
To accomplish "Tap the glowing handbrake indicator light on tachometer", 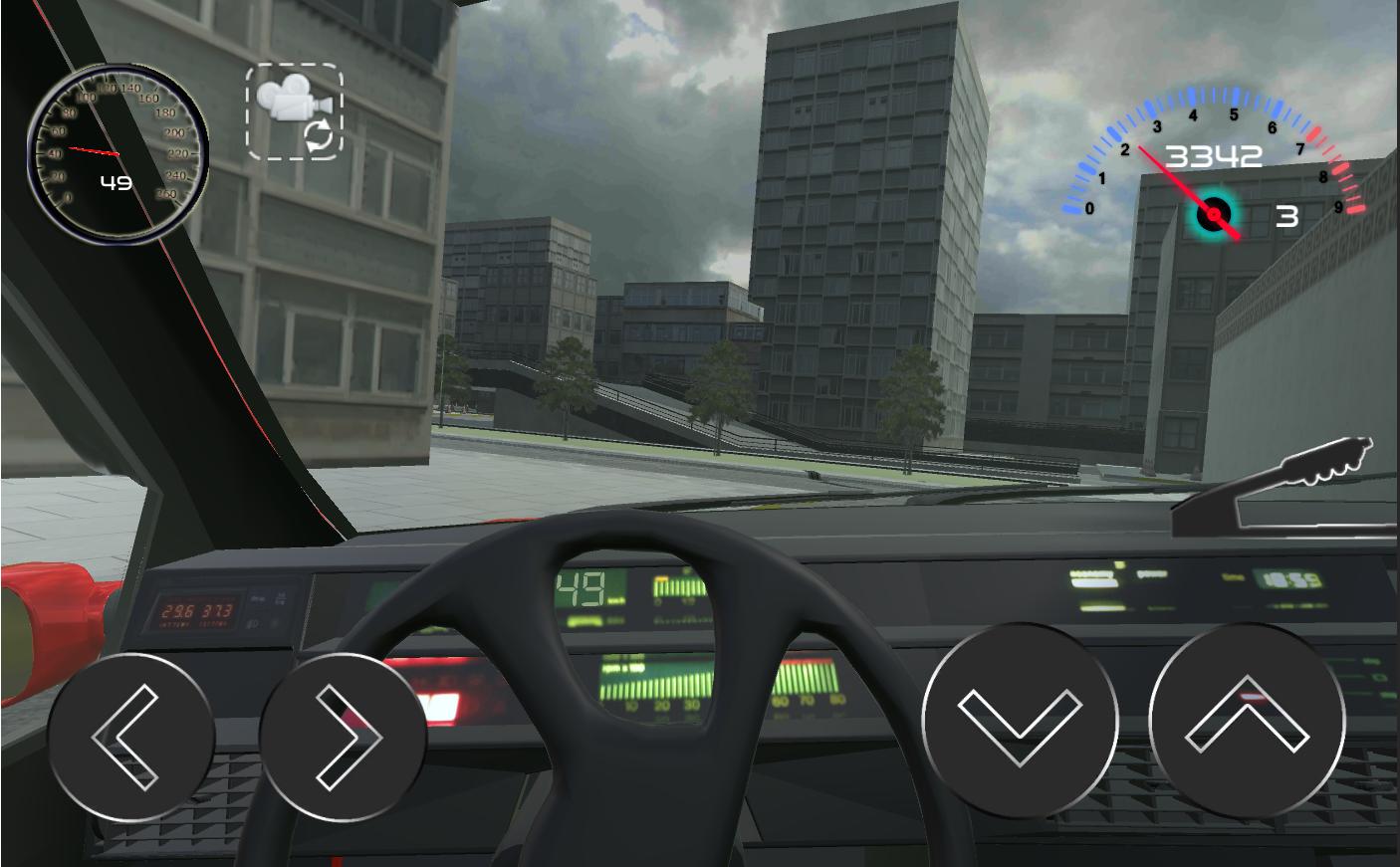I will (1214, 213).
